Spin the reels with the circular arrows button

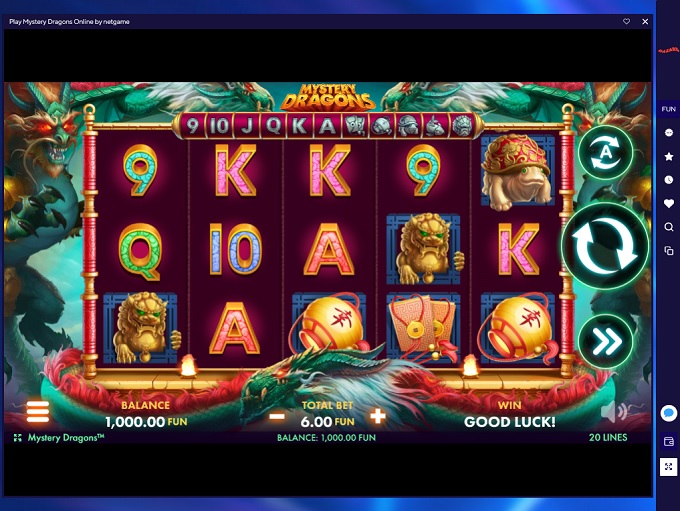604,246
